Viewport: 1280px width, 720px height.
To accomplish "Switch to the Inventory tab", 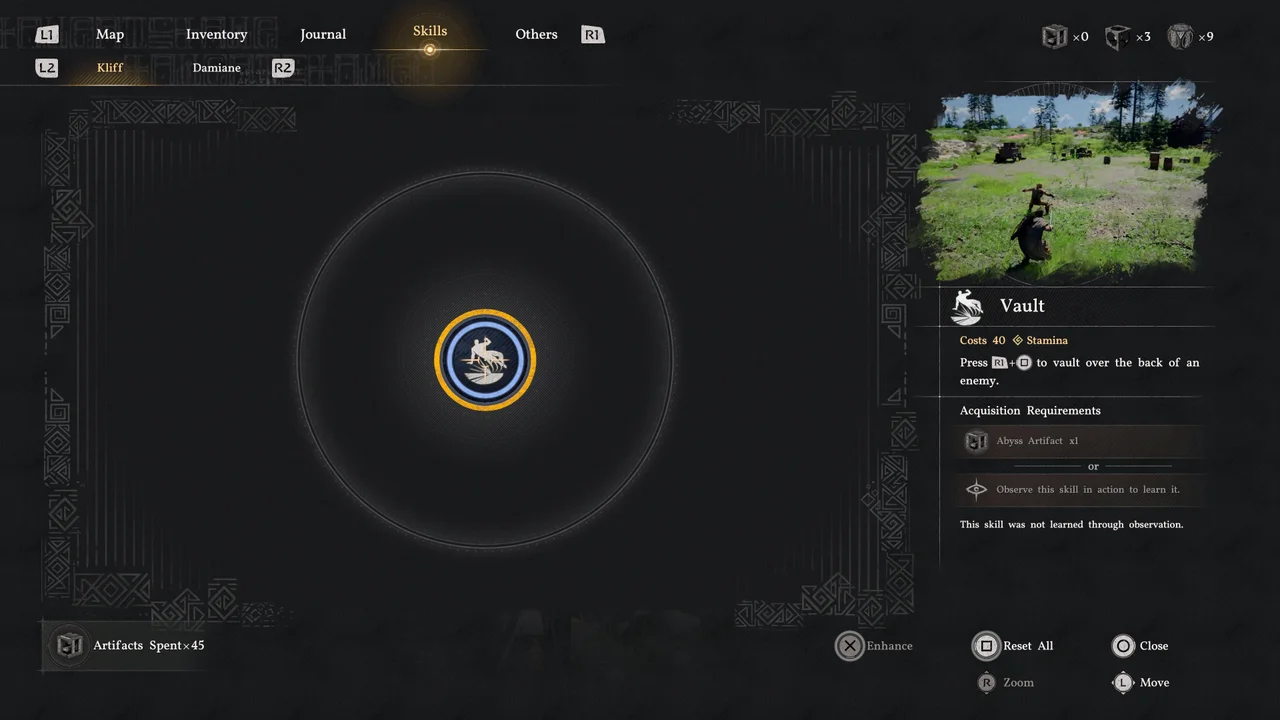I will coord(216,34).
